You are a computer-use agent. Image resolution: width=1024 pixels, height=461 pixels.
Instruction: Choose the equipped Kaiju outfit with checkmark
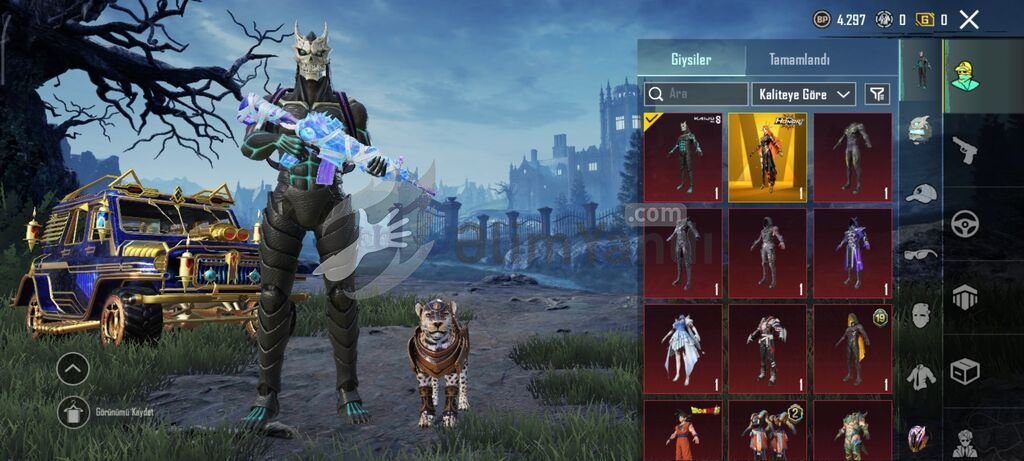coord(683,157)
